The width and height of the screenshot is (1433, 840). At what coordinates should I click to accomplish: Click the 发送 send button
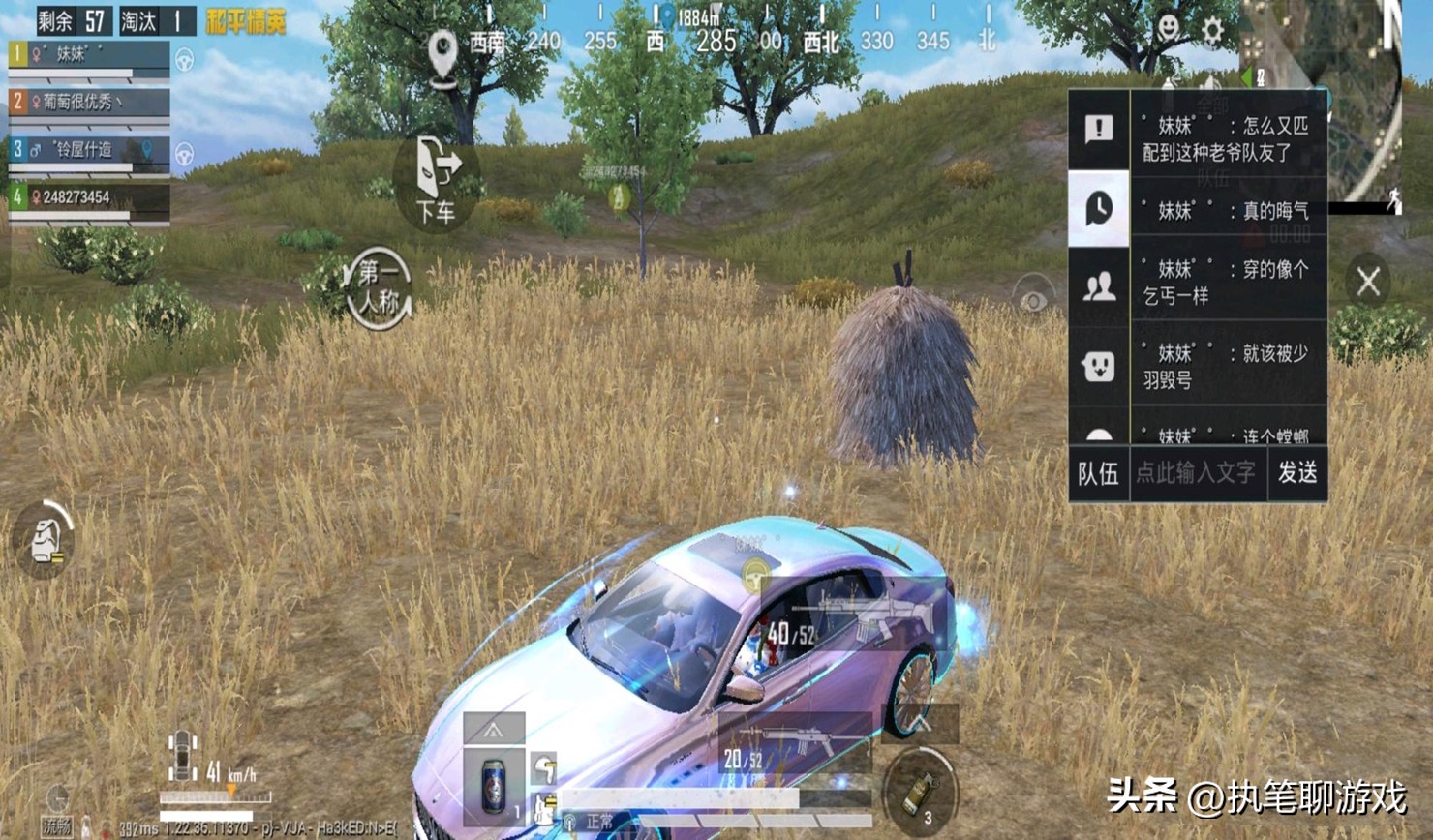click(x=1296, y=472)
